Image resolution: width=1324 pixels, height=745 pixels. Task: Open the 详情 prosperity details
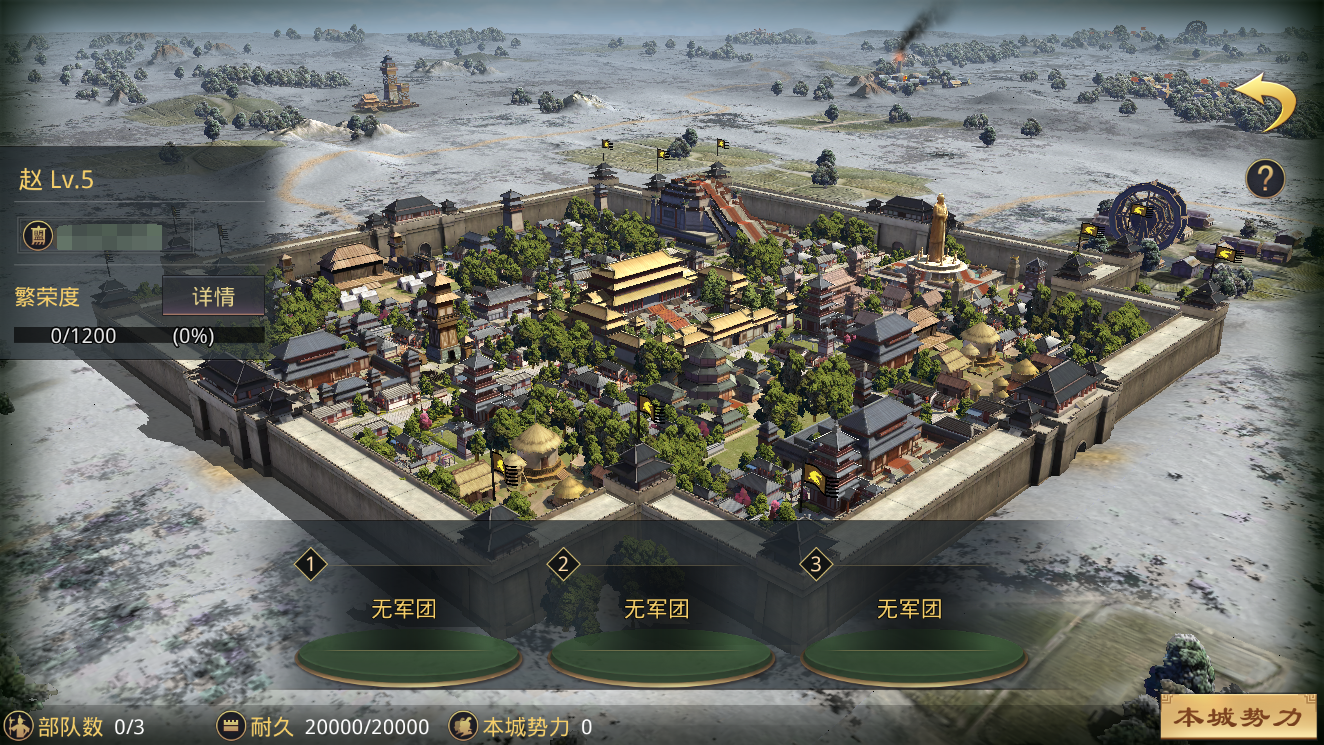click(x=213, y=297)
